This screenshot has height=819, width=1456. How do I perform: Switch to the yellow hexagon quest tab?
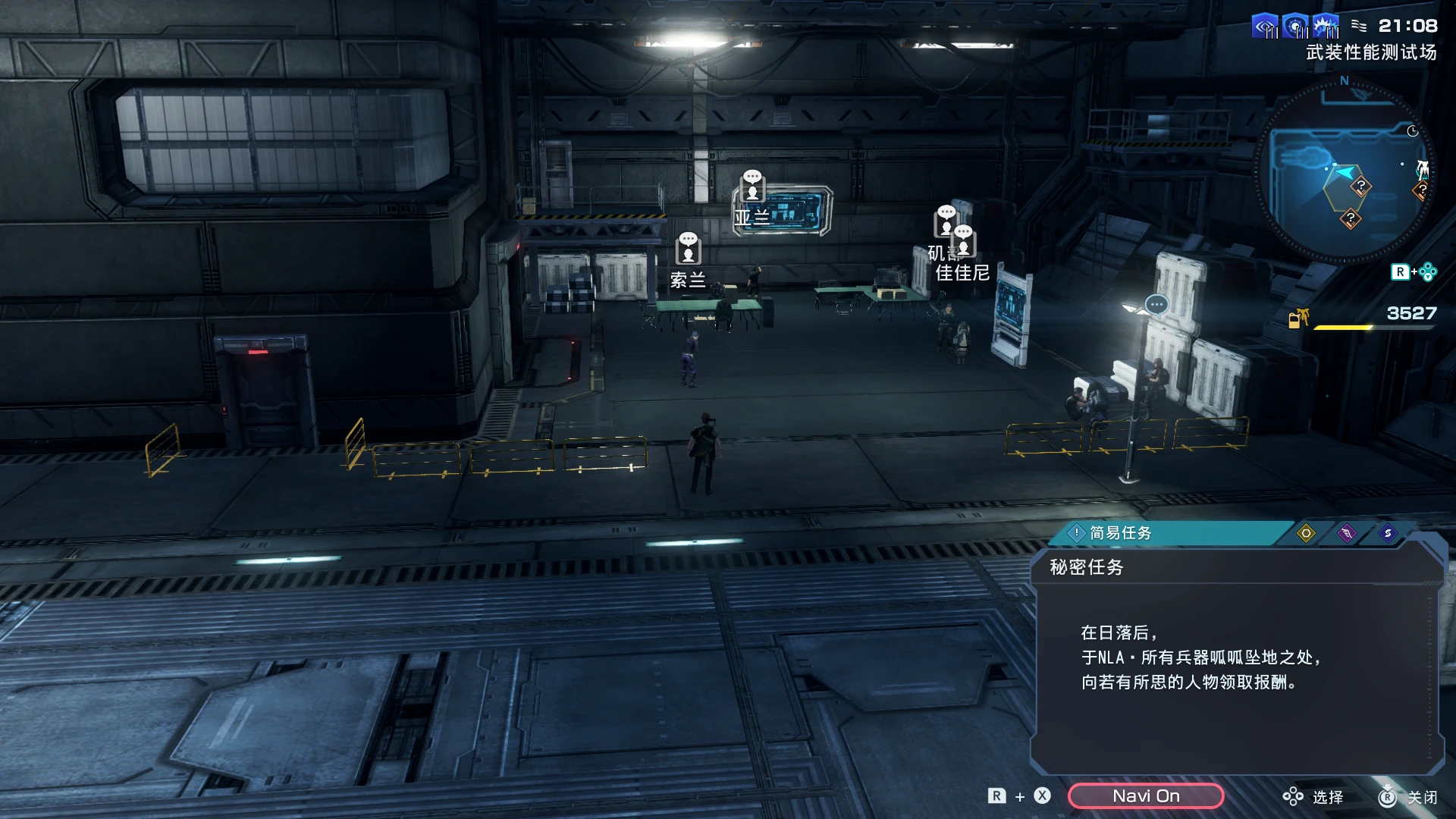[x=1306, y=533]
